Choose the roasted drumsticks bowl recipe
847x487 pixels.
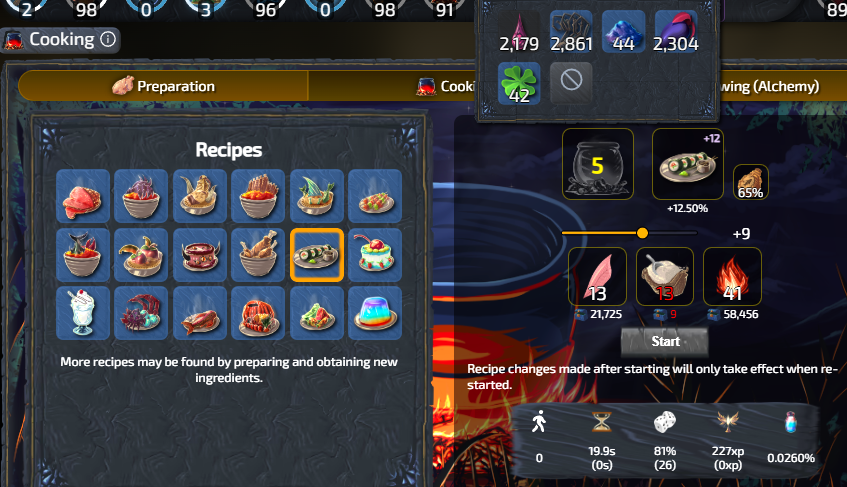[258, 255]
